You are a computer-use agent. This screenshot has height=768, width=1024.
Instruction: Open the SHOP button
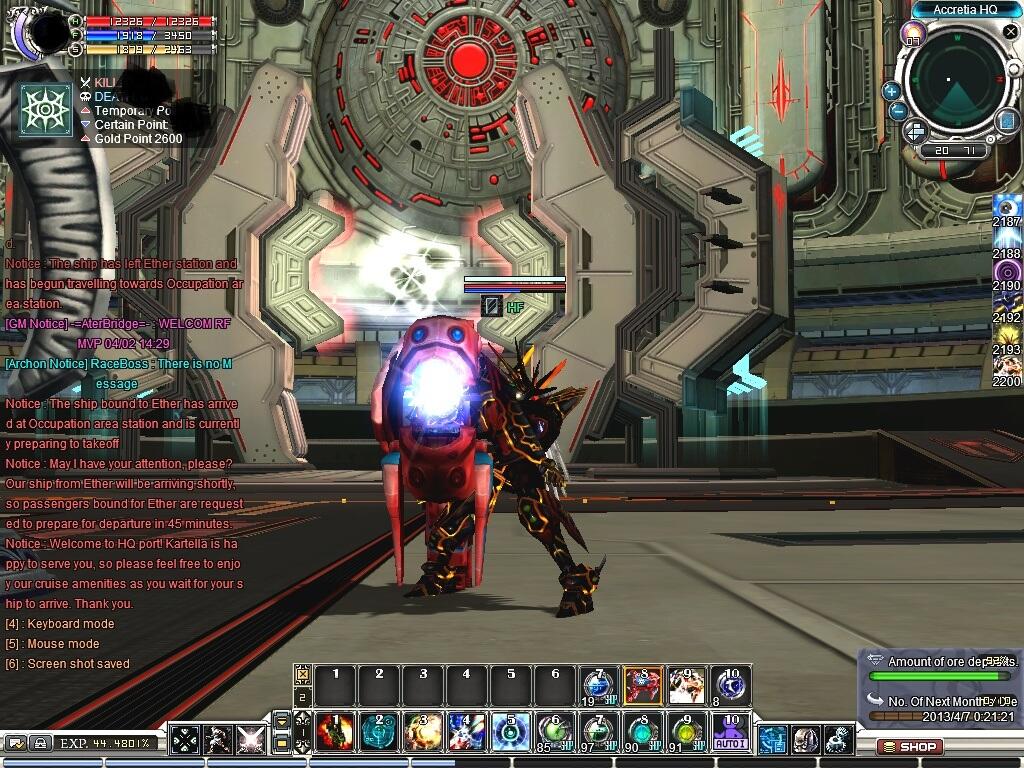pyautogui.click(x=910, y=746)
